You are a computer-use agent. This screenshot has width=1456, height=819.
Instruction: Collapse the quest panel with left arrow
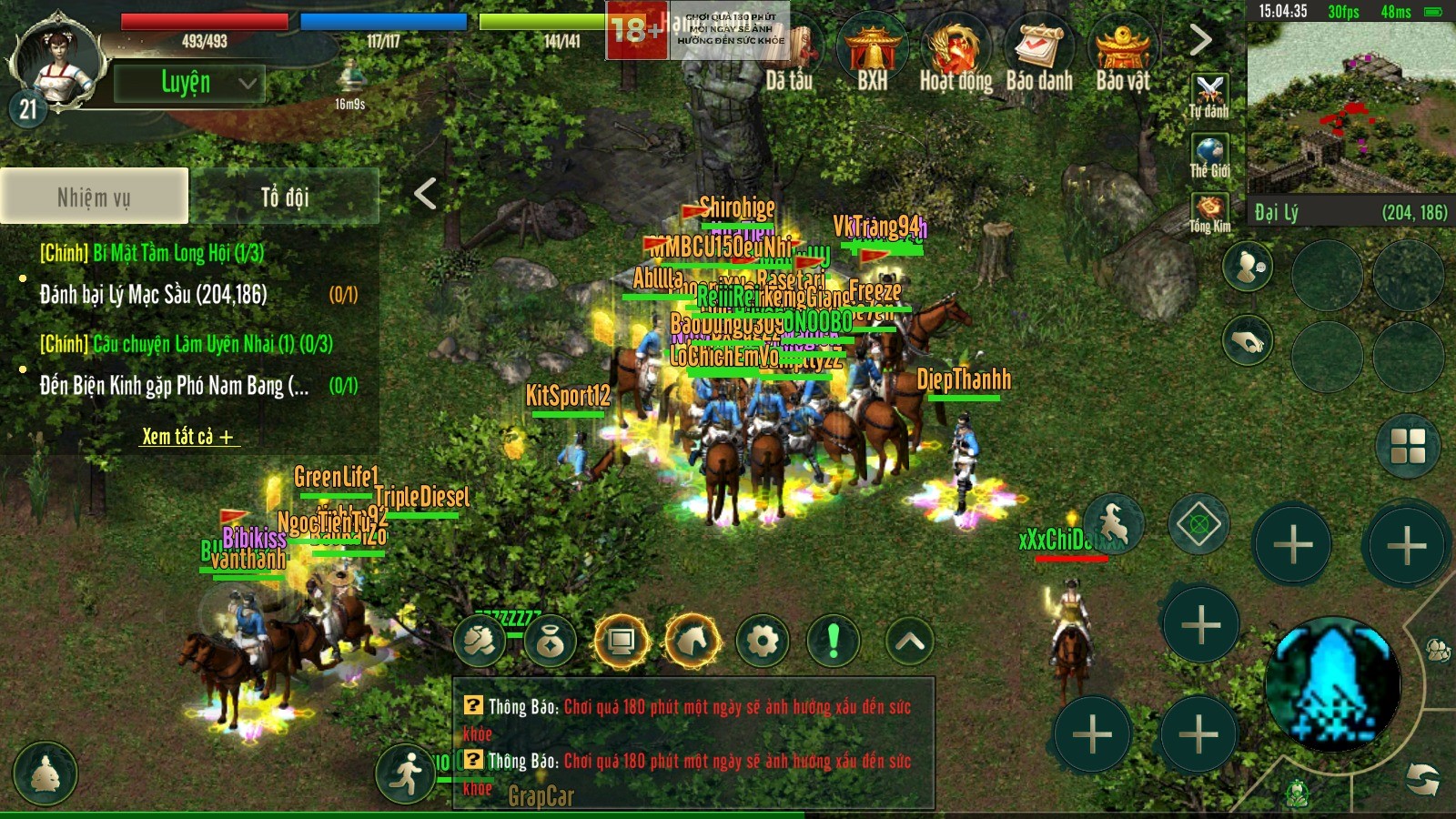[425, 193]
